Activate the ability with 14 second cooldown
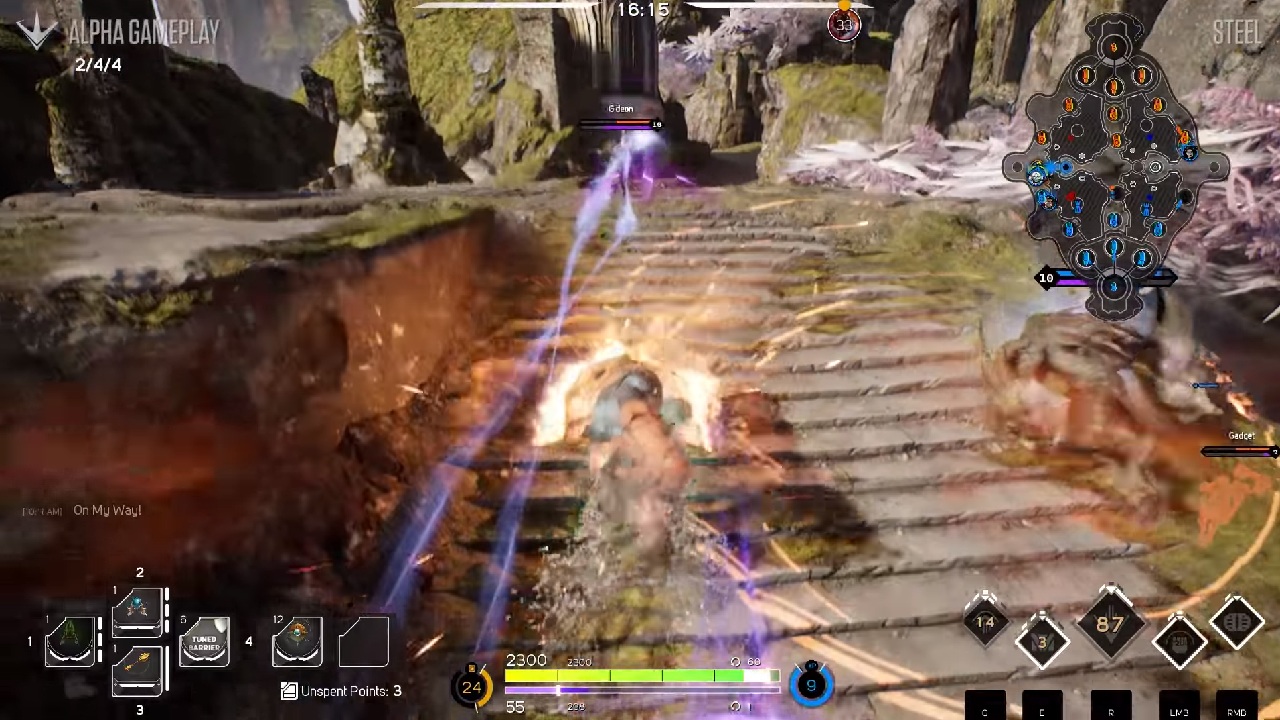 pos(985,623)
